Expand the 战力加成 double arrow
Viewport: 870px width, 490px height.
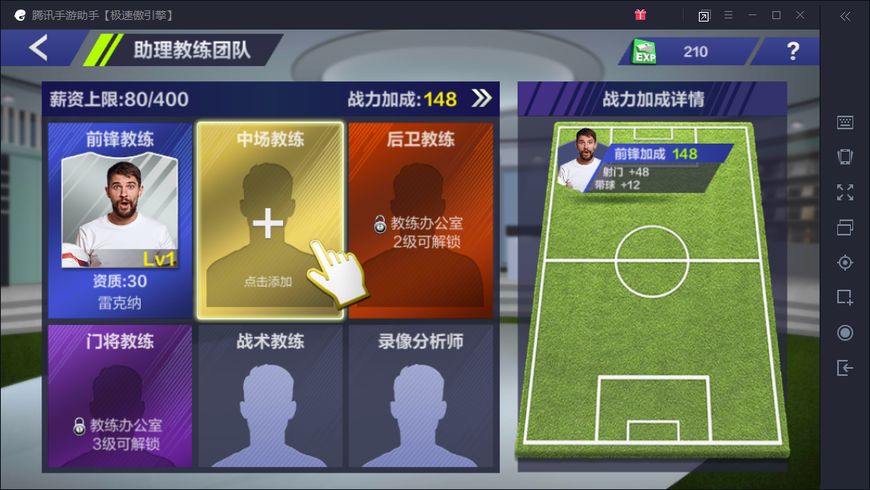(x=482, y=98)
